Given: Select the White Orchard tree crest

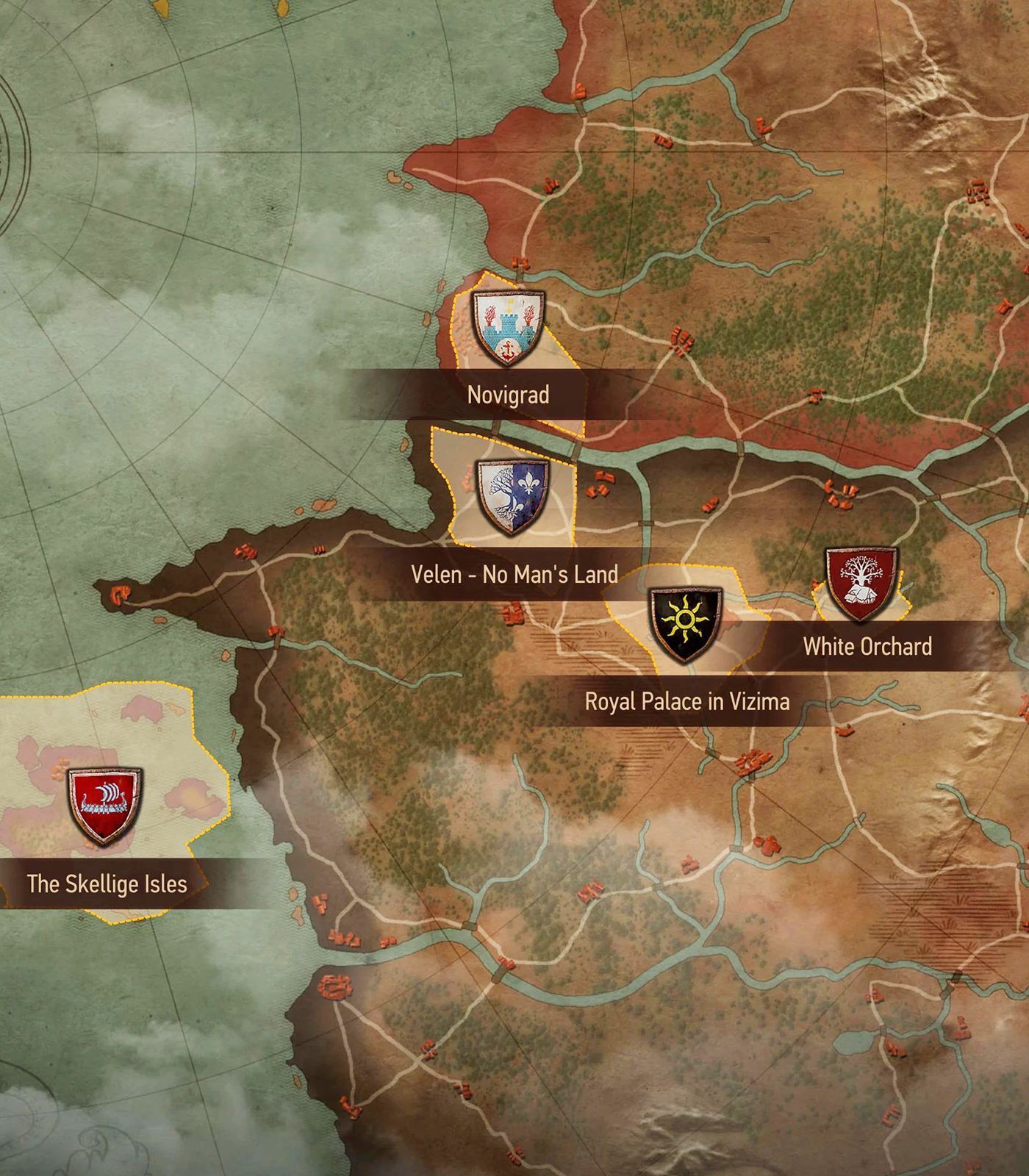Looking at the screenshot, I should [x=861, y=582].
